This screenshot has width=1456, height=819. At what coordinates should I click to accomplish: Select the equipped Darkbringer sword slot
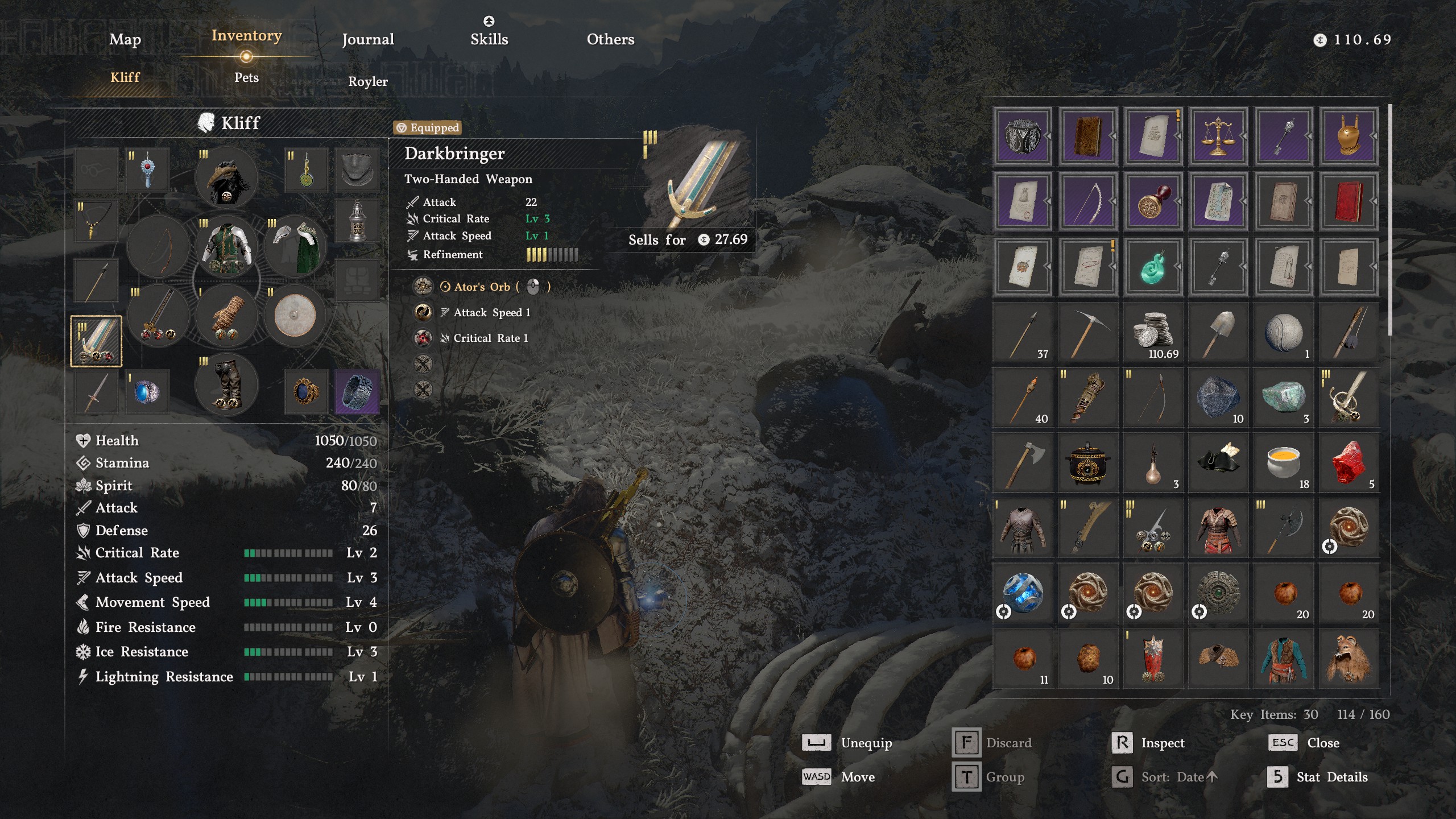97,341
